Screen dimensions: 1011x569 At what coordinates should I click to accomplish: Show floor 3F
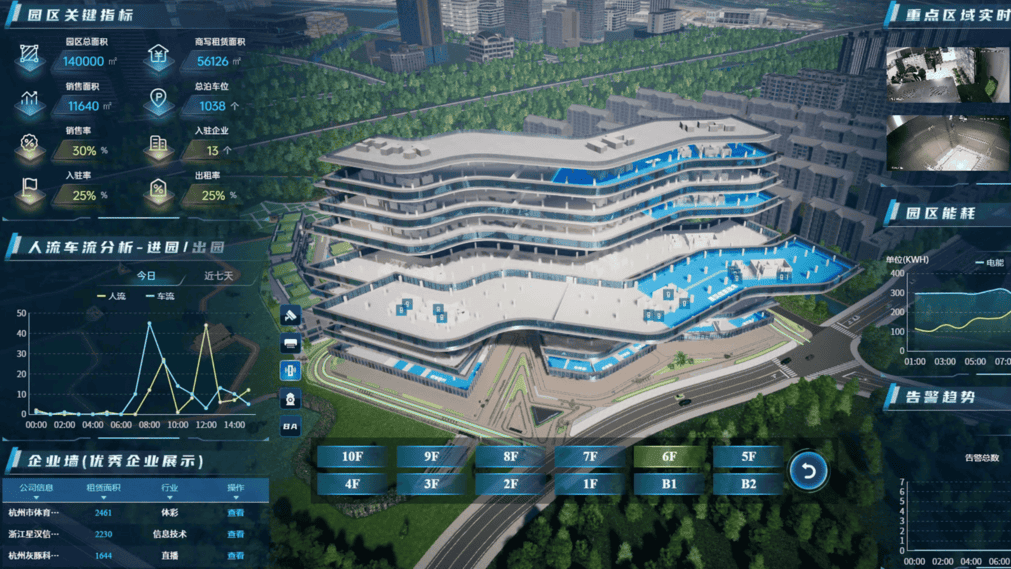[431, 484]
